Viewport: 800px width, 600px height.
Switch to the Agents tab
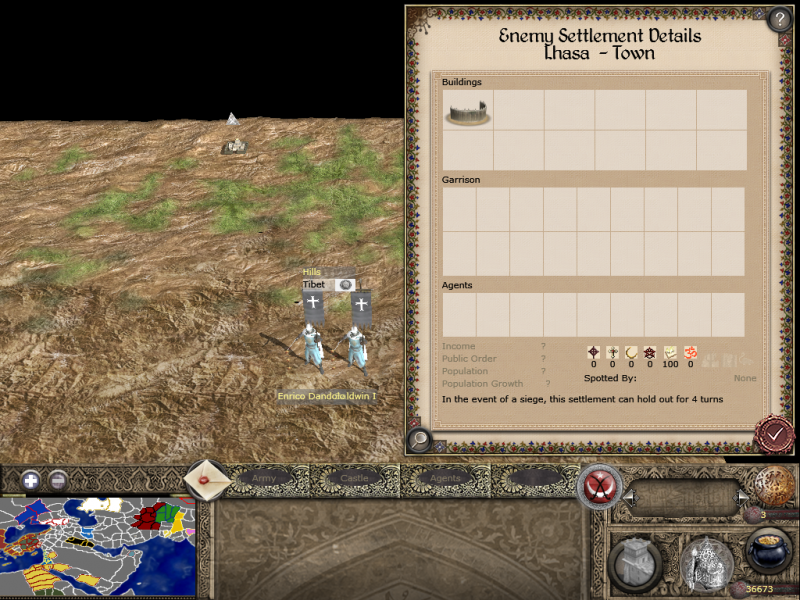pos(445,479)
